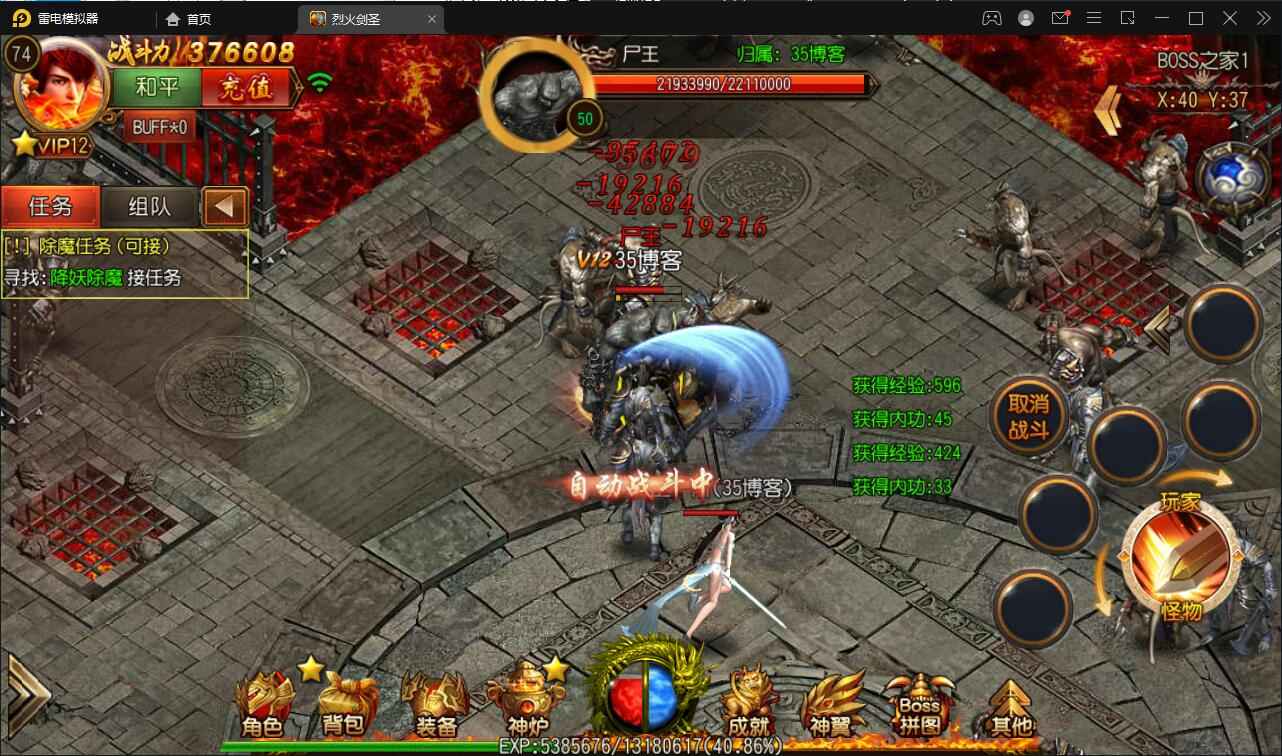Click the VIP12 badge
The width and height of the screenshot is (1282, 756).
[52, 145]
